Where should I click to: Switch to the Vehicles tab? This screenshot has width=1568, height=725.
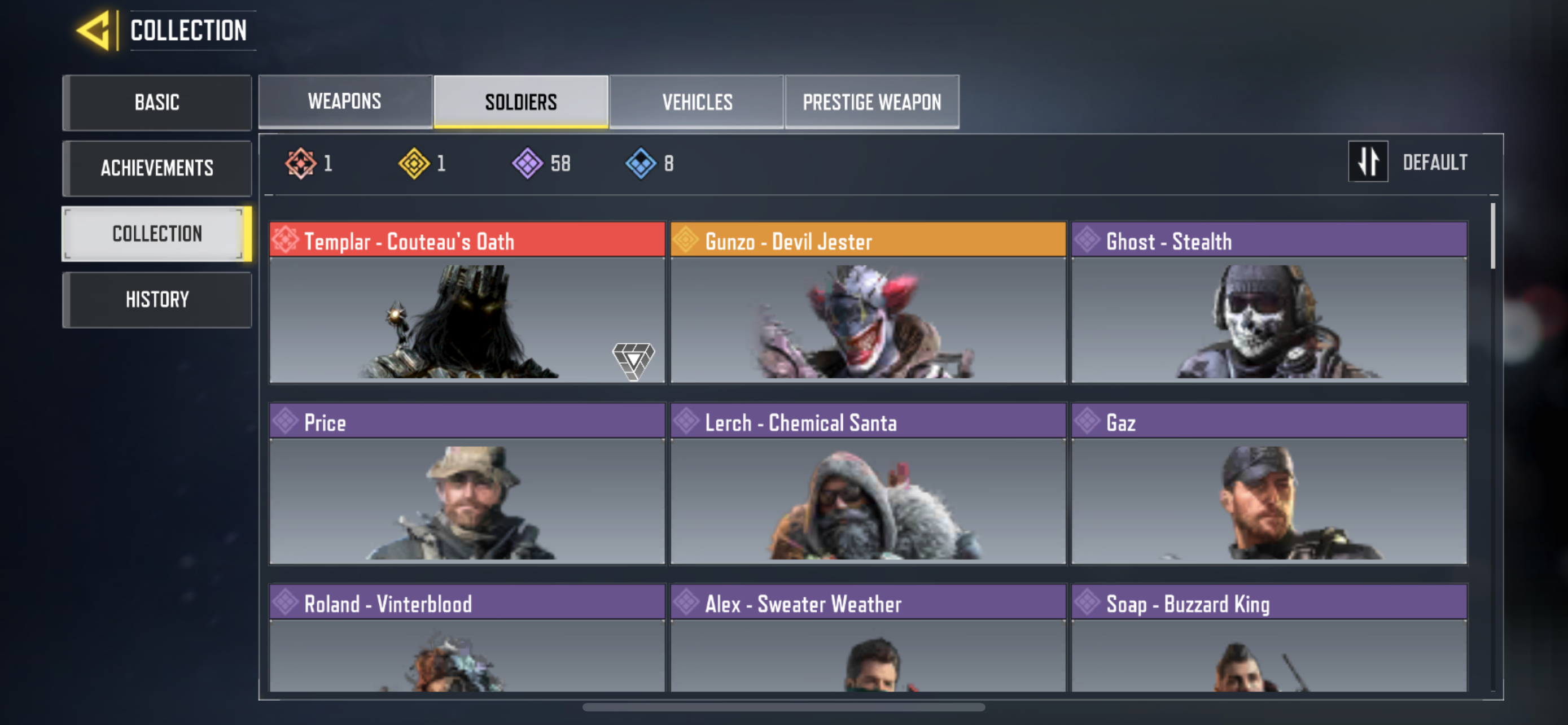tap(697, 102)
